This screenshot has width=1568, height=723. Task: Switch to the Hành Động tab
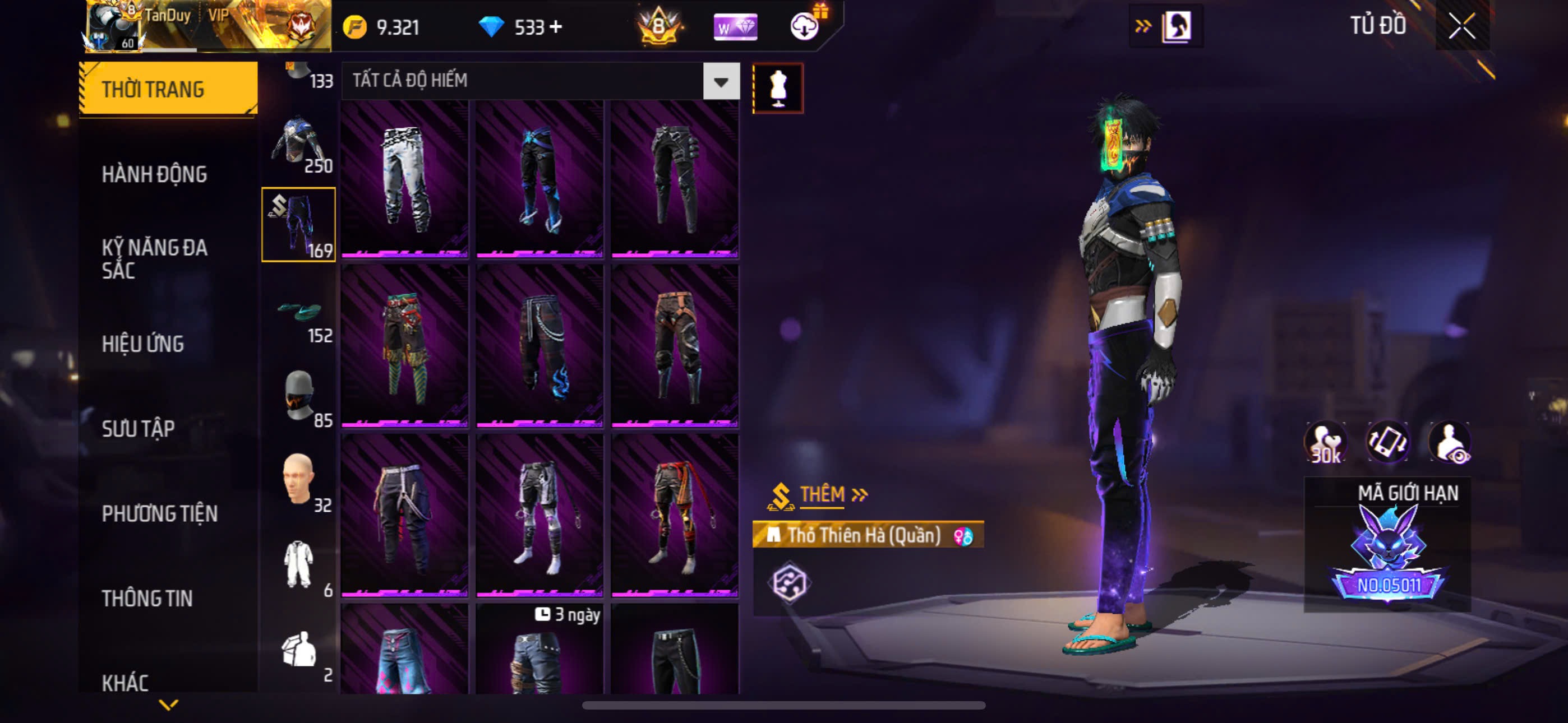click(x=155, y=175)
